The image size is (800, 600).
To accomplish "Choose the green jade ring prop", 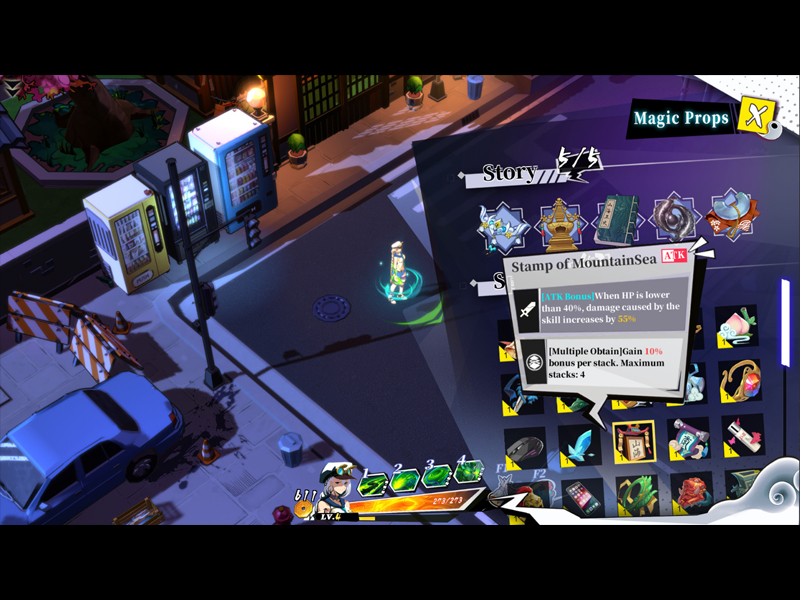I will pos(637,494).
